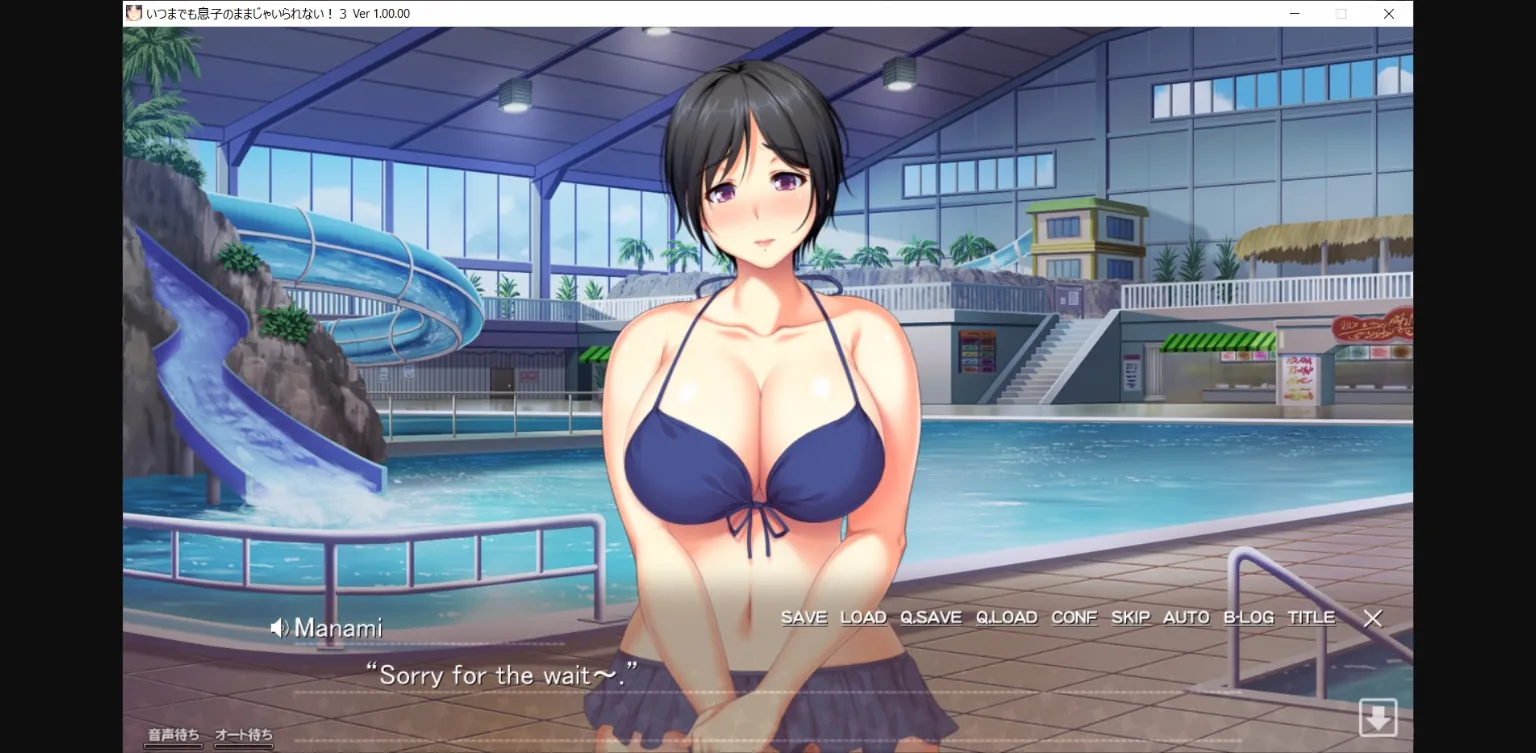Perform a quick load with Q.LOAD
This screenshot has height=753, width=1536.
tap(1006, 617)
